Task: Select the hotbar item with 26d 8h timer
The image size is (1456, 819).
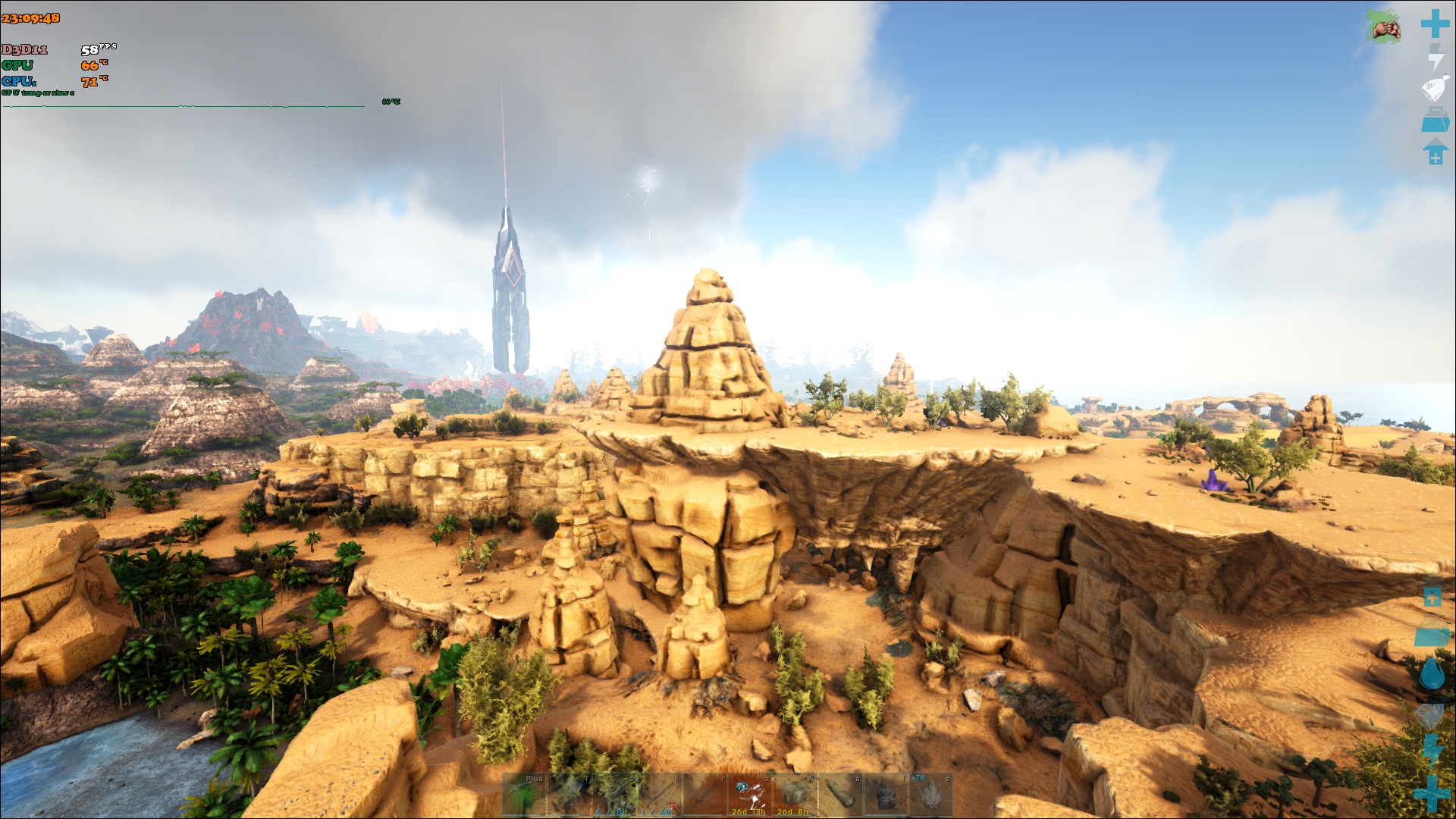Action: tap(795, 795)
